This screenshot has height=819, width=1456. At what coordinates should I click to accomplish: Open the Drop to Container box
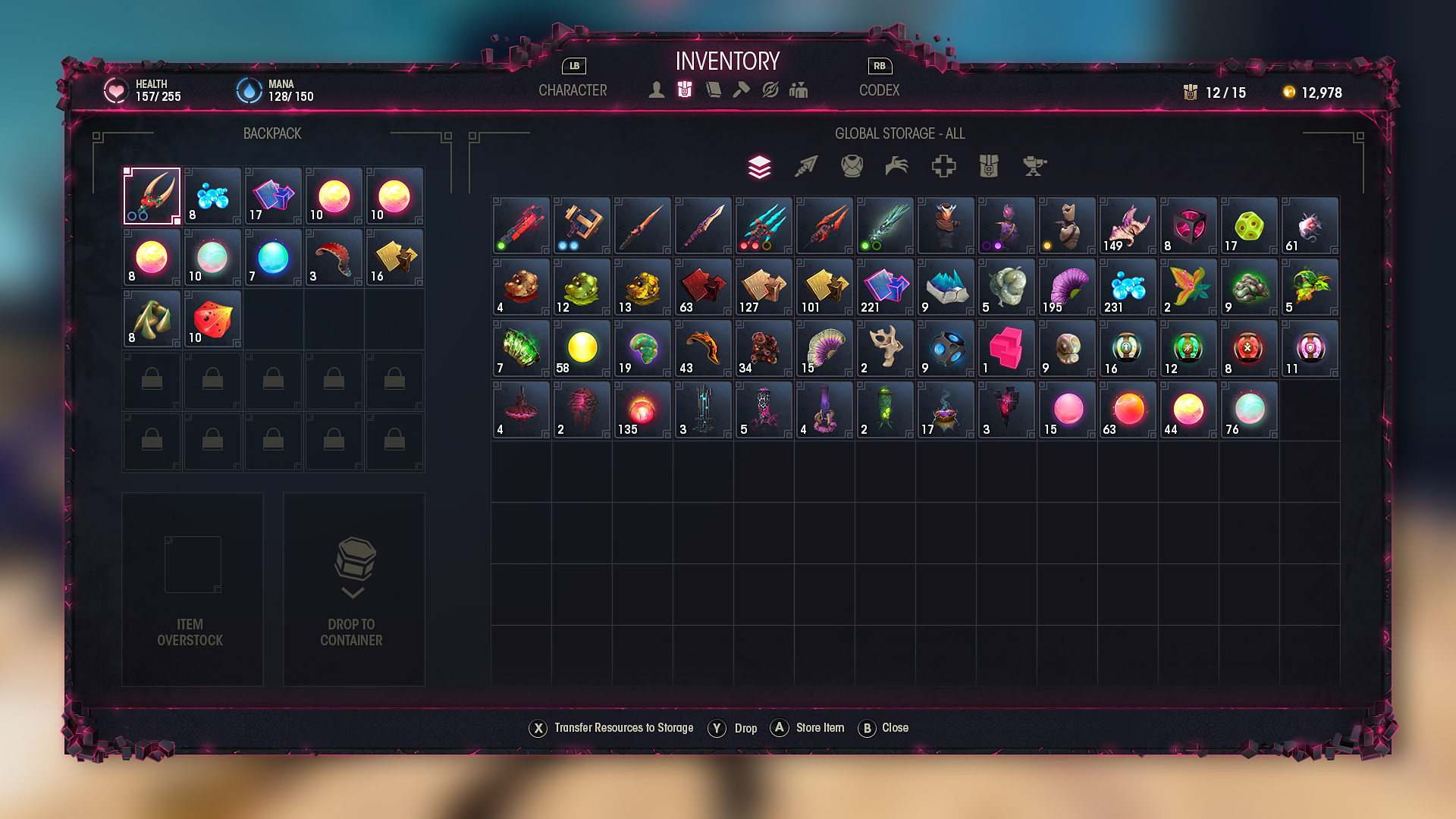[353, 589]
